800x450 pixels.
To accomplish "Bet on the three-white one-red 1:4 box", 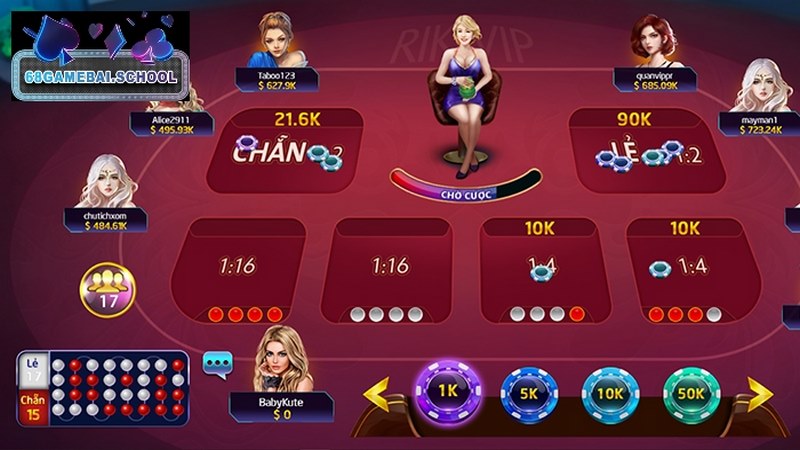I will pyautogui.click(x=541, y=272).
